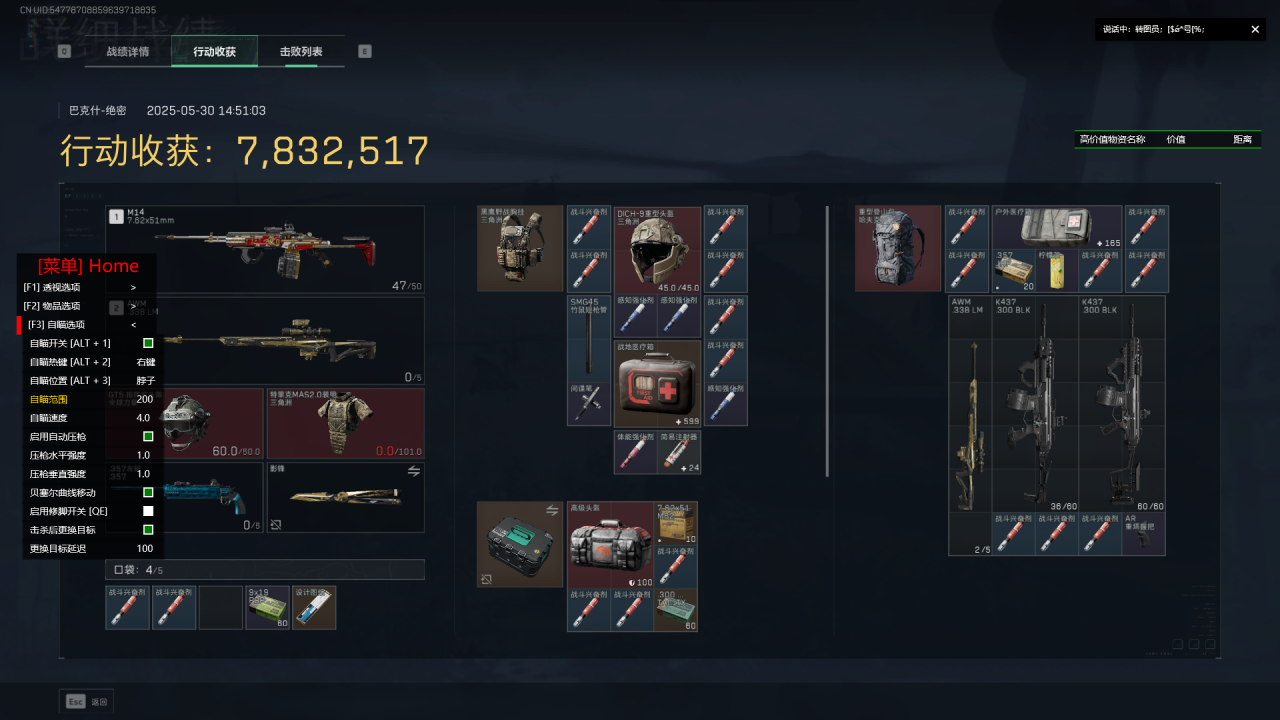Click the AR 重塔握把 grip item
This screenshot has width=1280, height=720.
coord(1143,535)
